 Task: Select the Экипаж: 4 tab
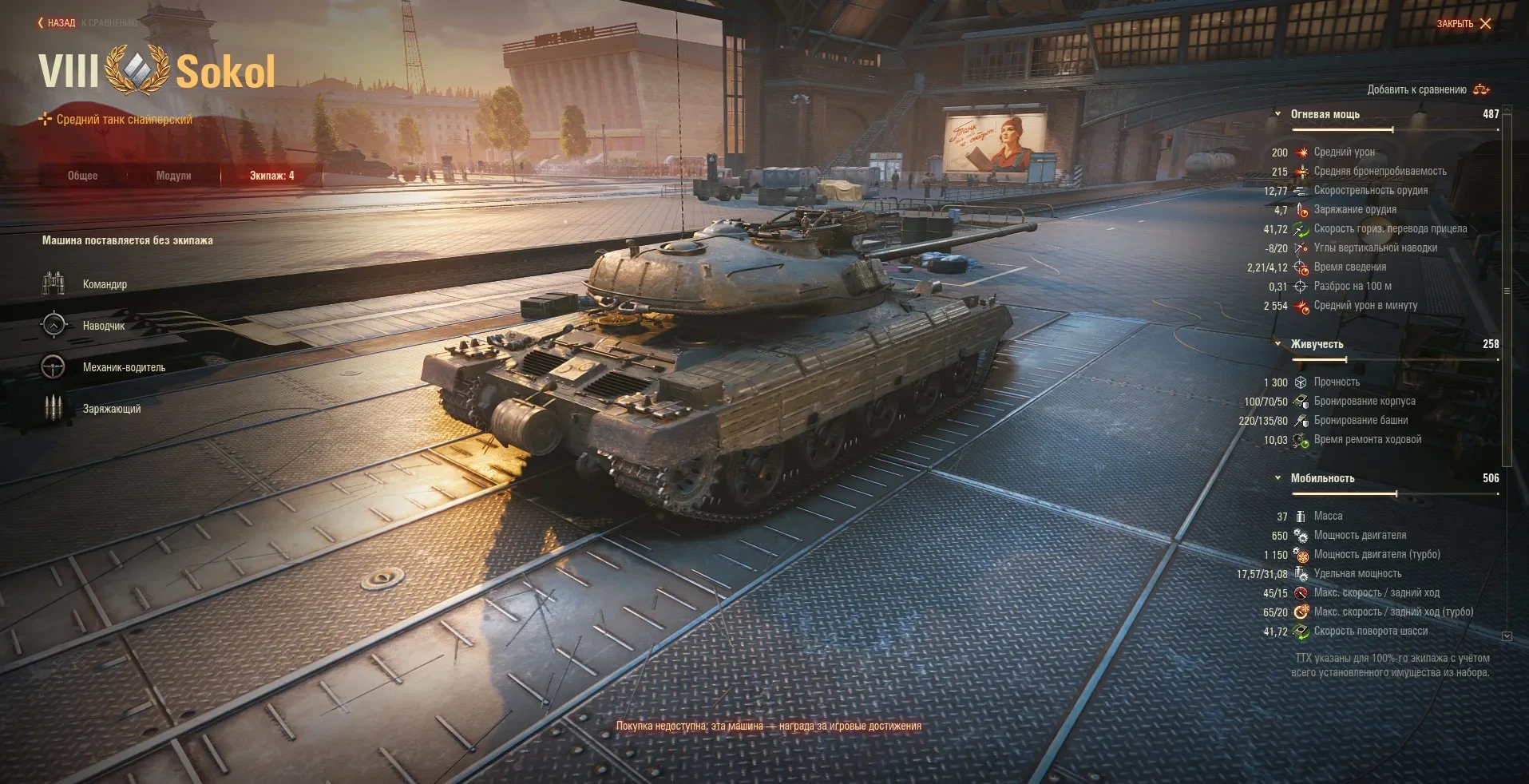coord(271,176)
